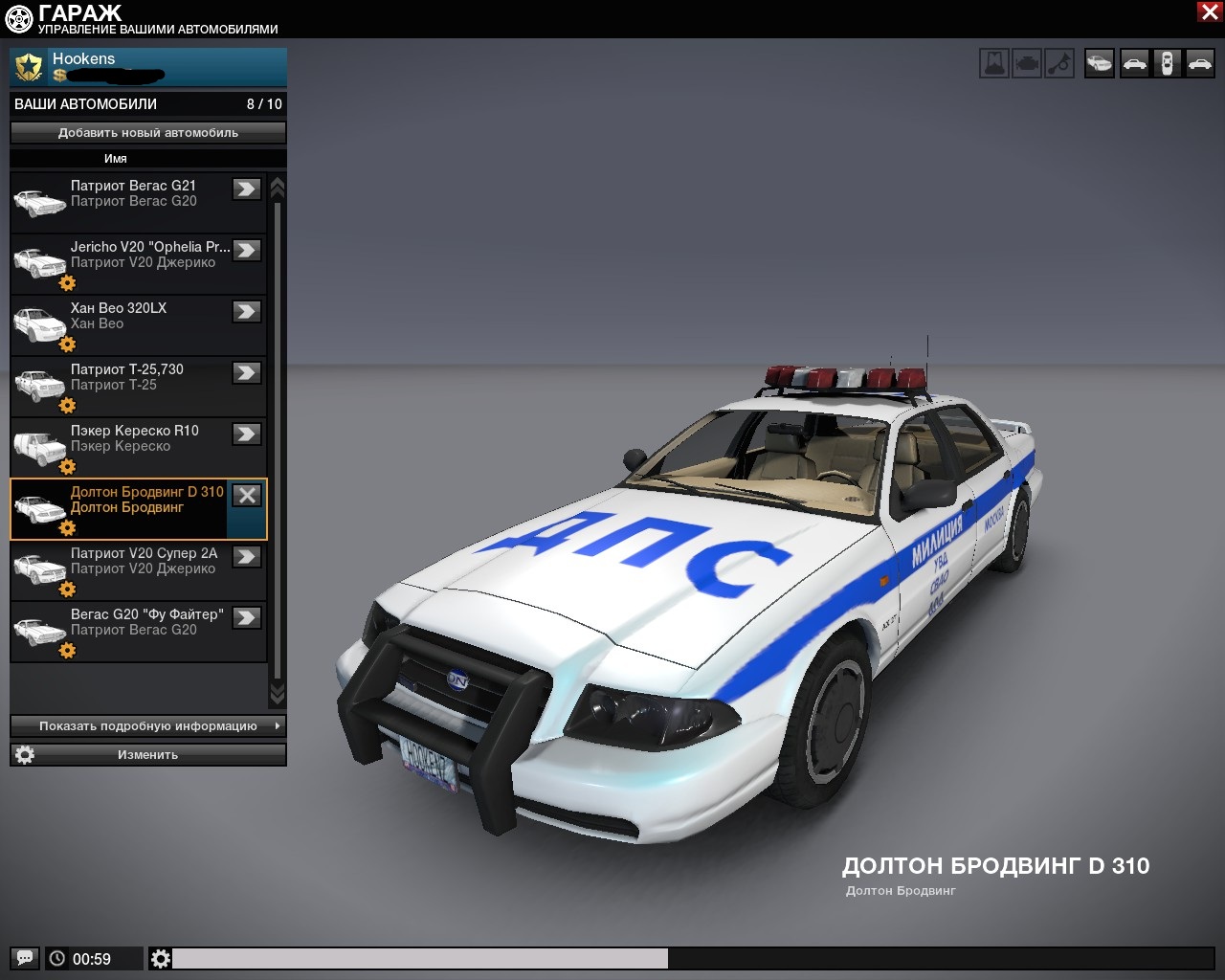The width and height of the screenshot is (1225, 980).
Task: Select the Вегас G20 "Фу Файтер" car
Action: point(134,630)
